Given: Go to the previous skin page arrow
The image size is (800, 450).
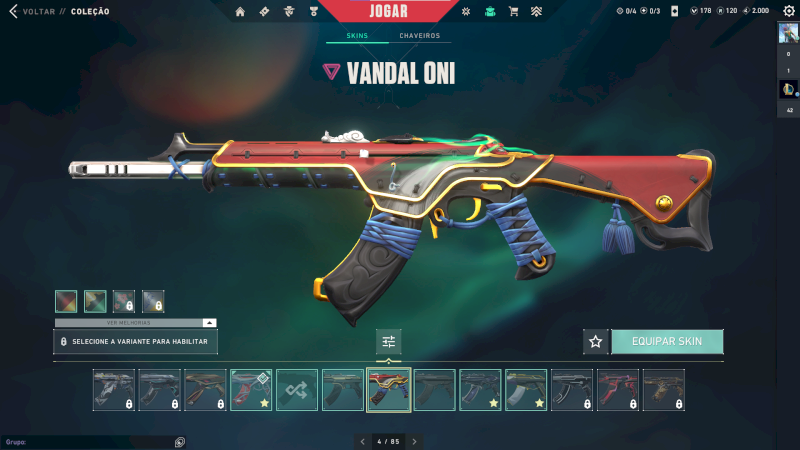Looking at the screenshot, I should click(x=363, y=441).
